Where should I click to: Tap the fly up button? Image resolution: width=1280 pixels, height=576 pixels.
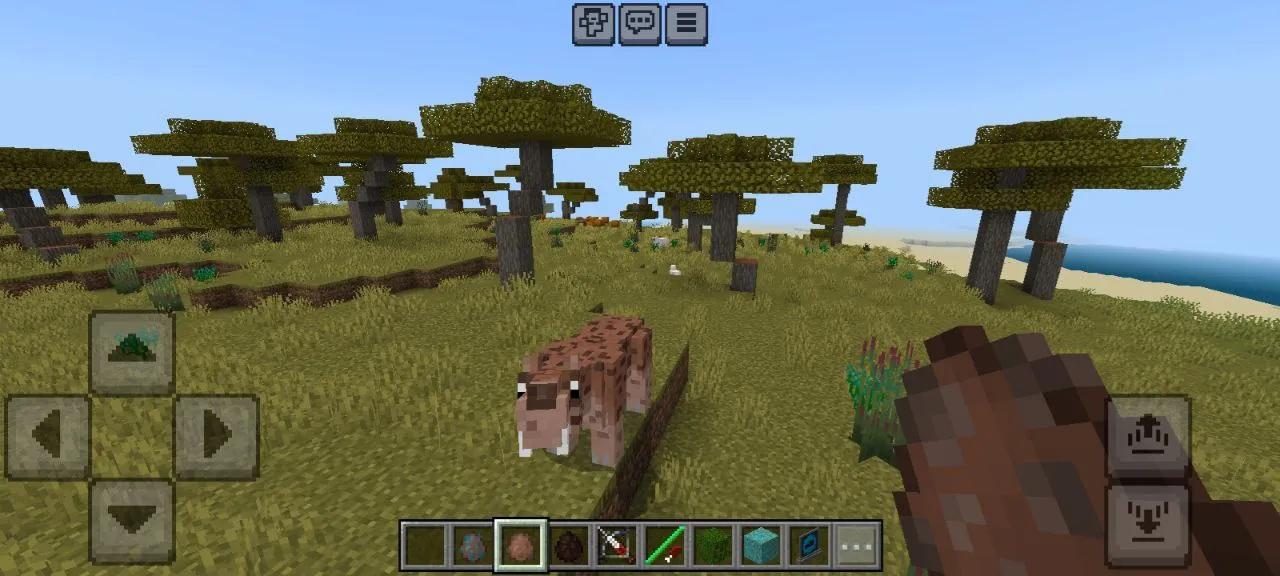pos(1148,437)
